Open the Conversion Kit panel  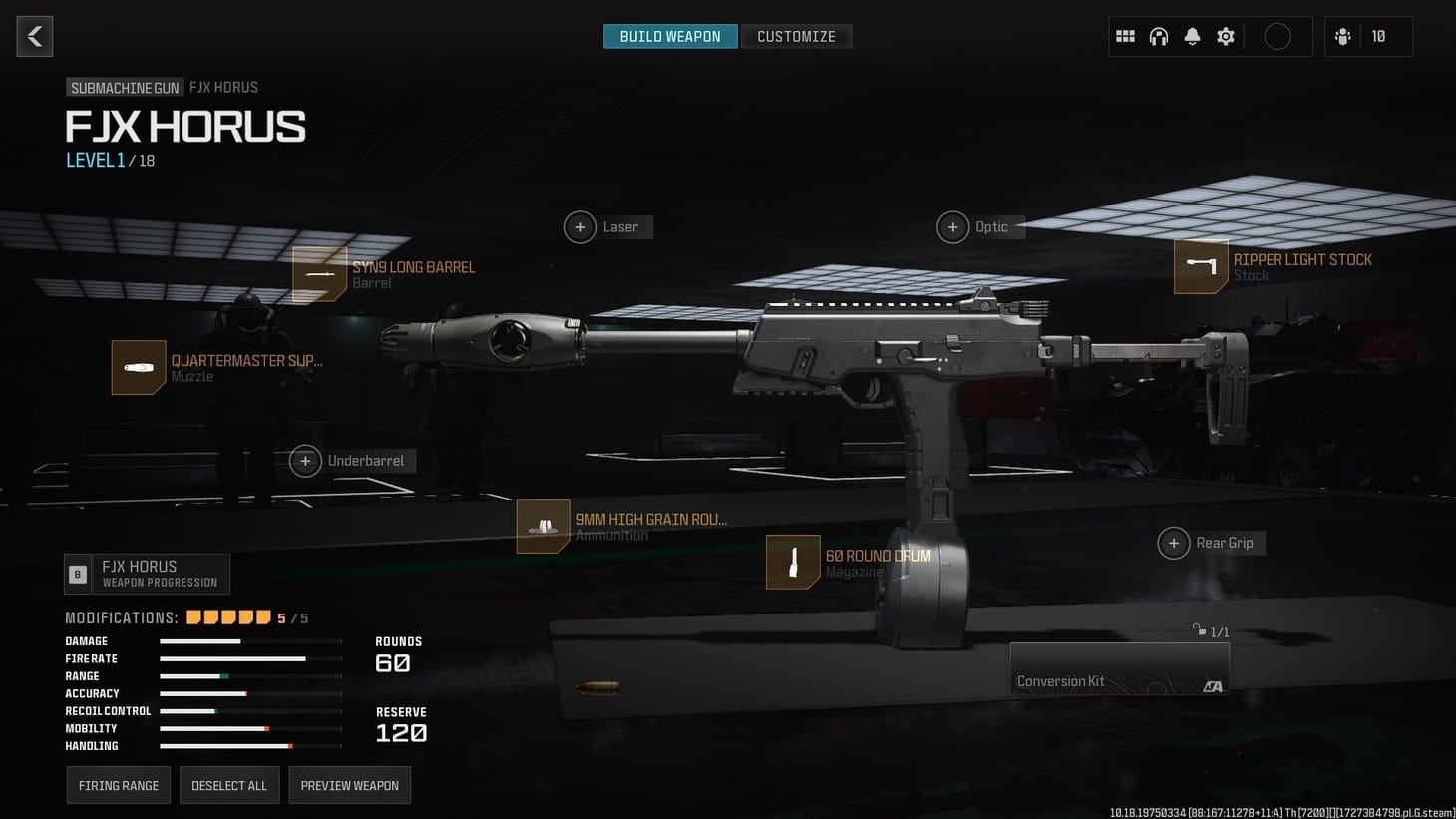(1119, 668)
